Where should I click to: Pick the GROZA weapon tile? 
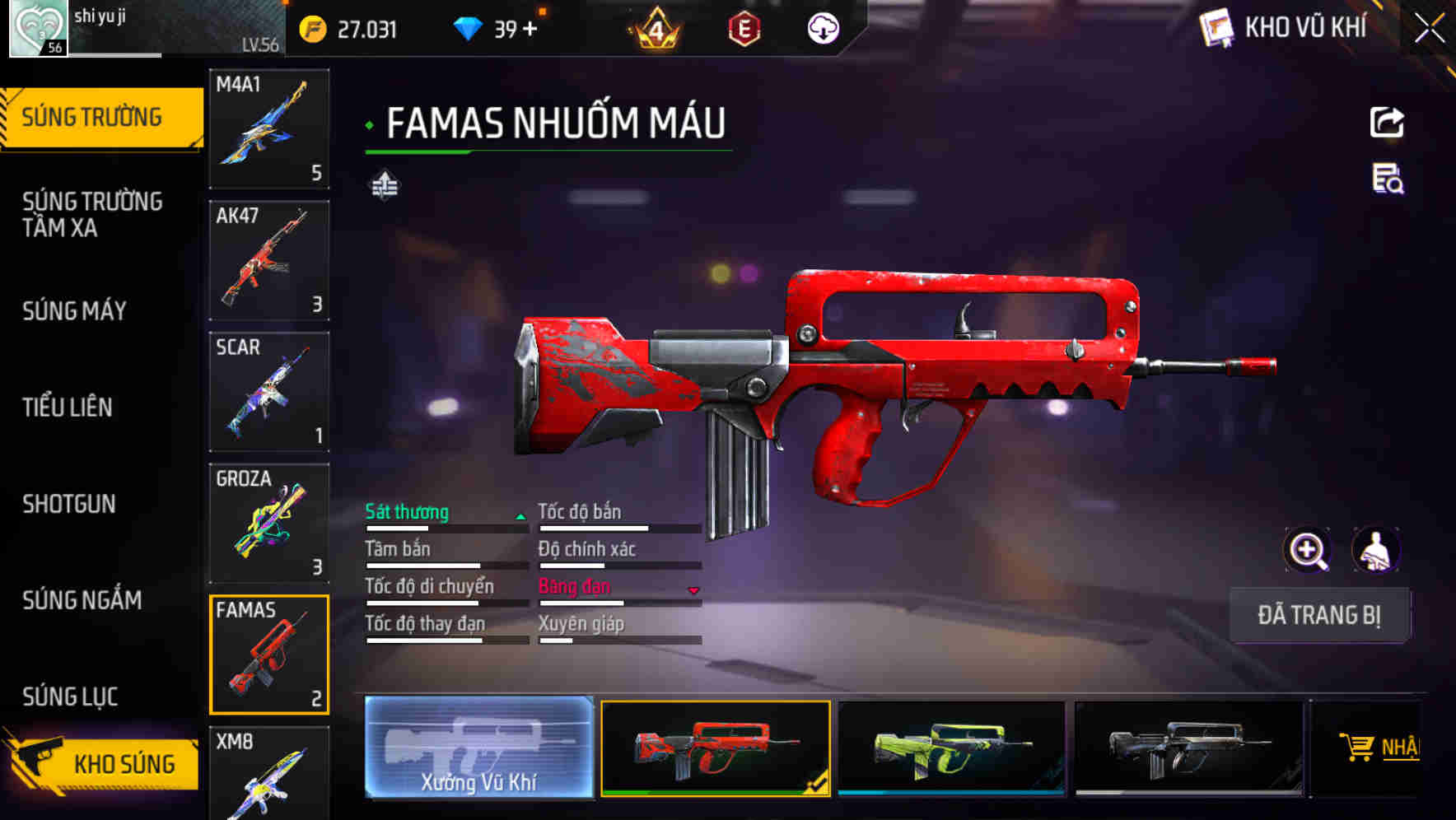(269, 524)
